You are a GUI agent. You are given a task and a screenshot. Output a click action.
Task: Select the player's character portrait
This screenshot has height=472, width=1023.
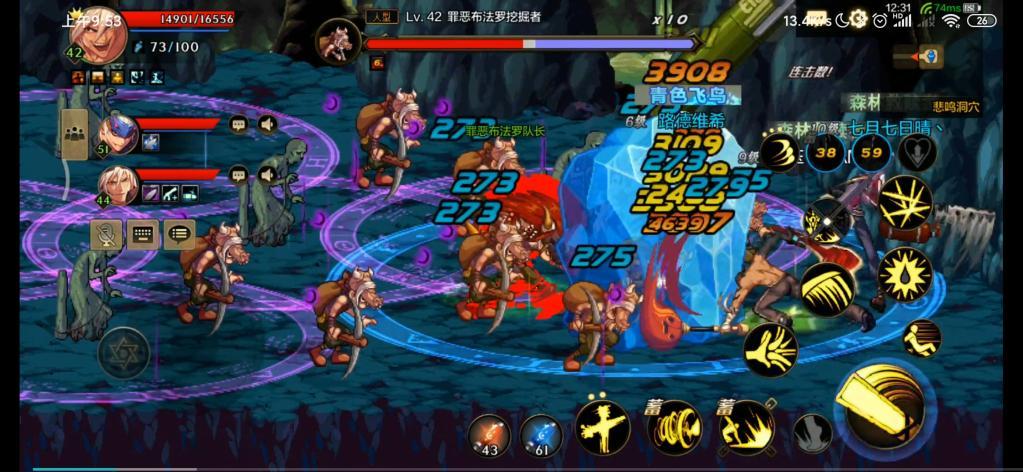point(98,38)
